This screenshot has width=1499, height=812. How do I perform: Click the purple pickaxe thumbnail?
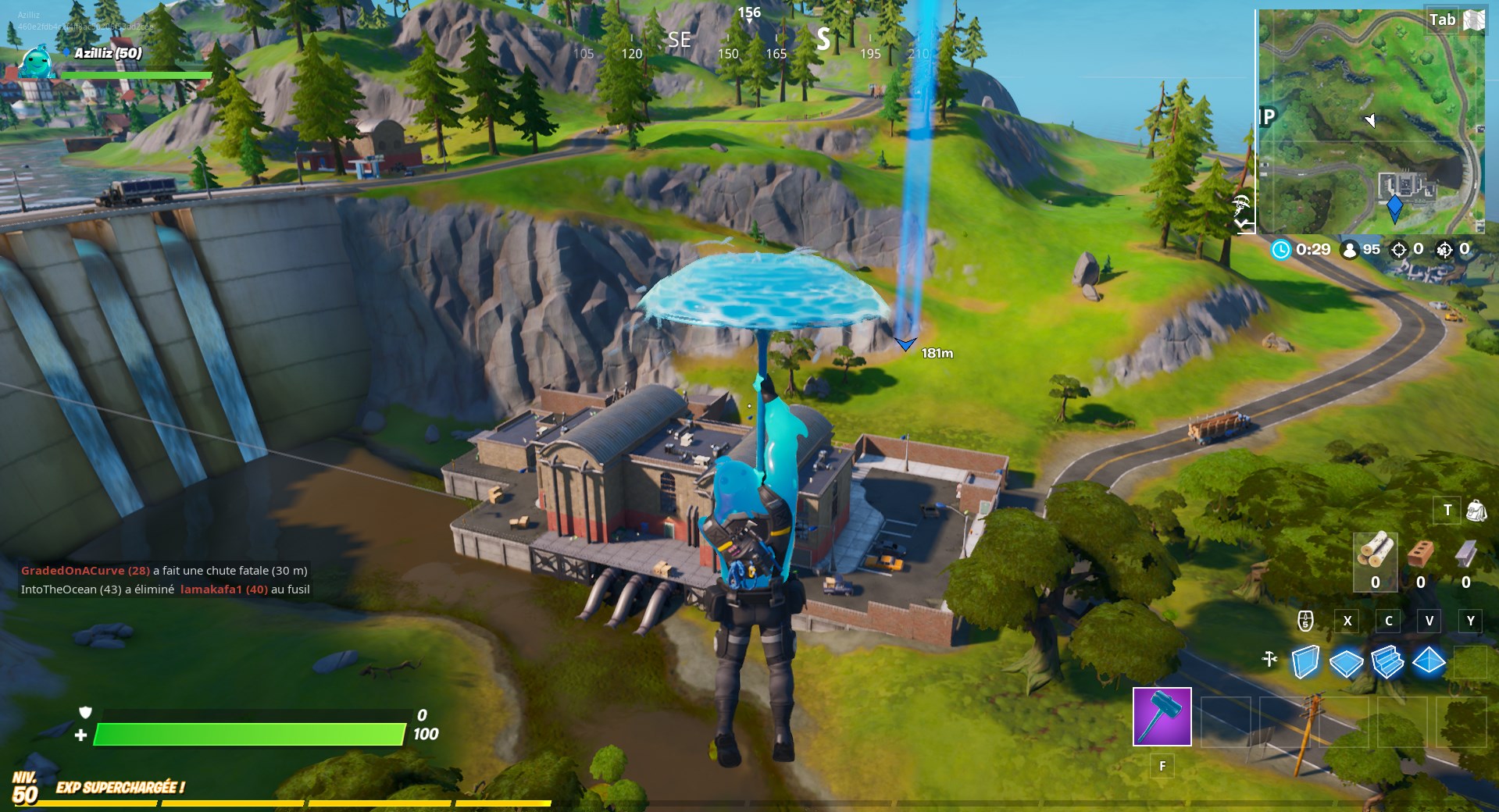tap(1162, 716)
